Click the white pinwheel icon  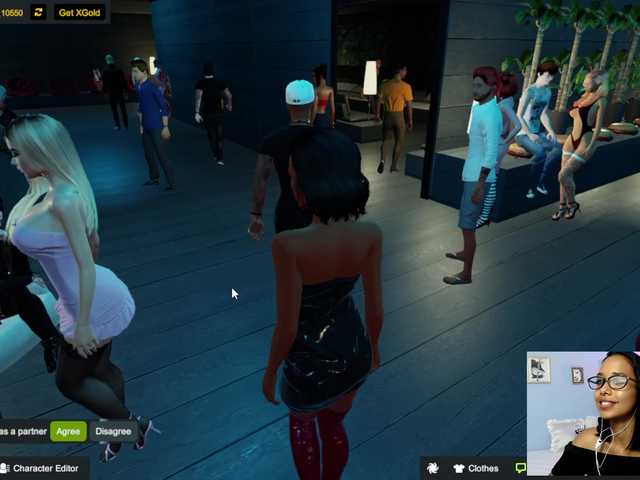pos(432,468)
